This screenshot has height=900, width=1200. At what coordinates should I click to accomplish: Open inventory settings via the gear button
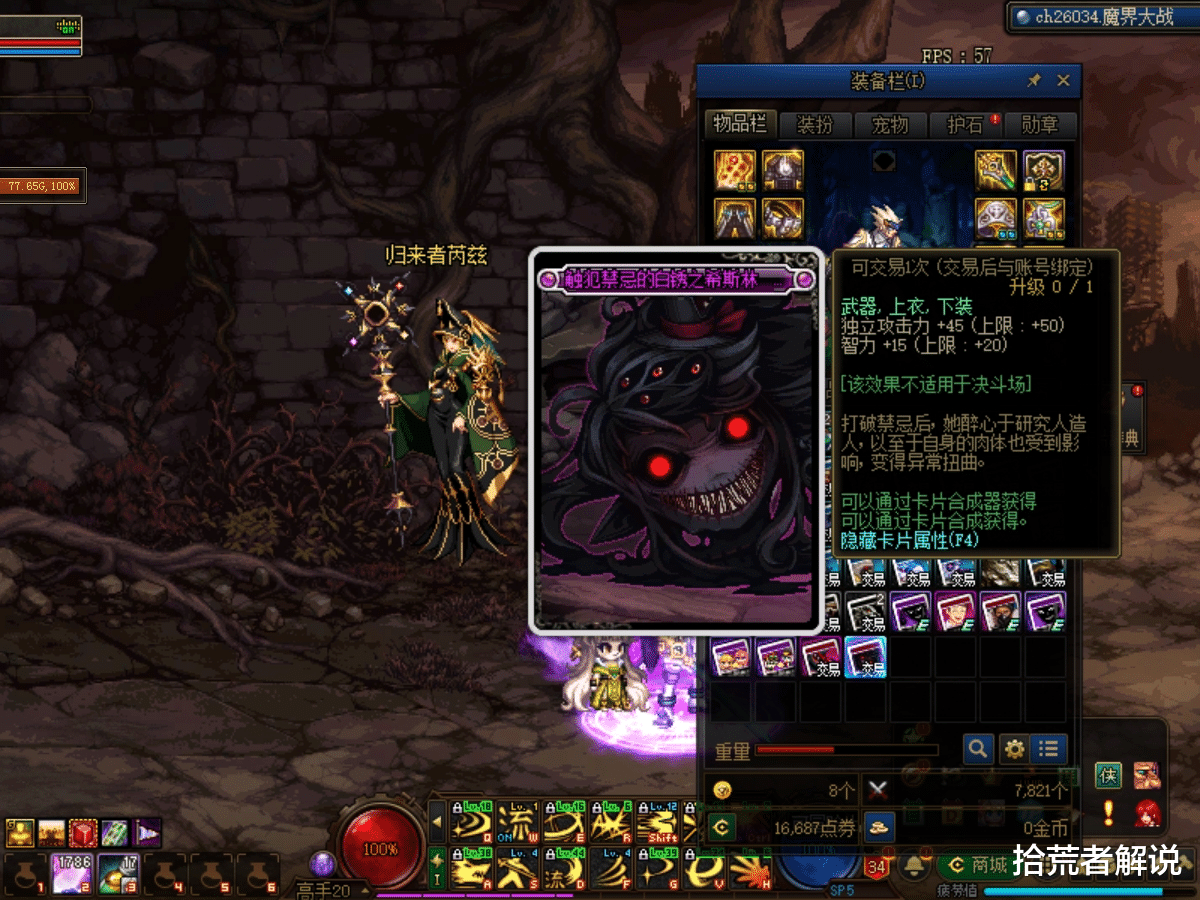click(x=1014, y=748)
